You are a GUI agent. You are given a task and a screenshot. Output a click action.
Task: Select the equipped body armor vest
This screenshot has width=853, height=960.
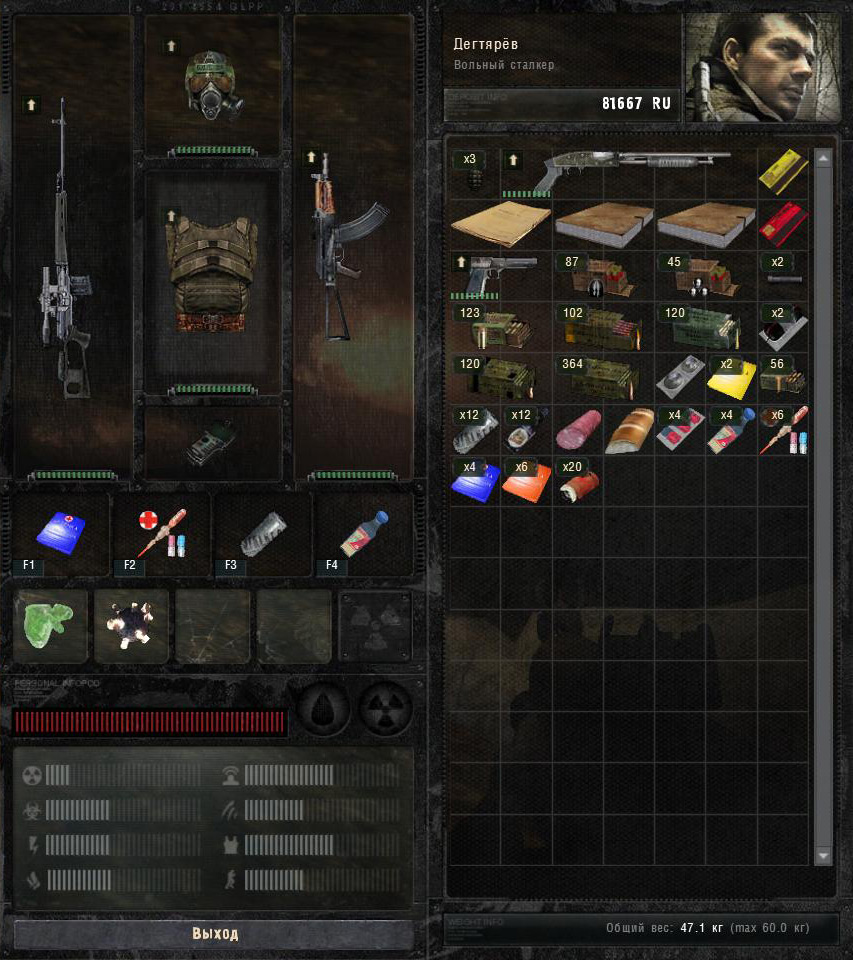click(211, 275)
